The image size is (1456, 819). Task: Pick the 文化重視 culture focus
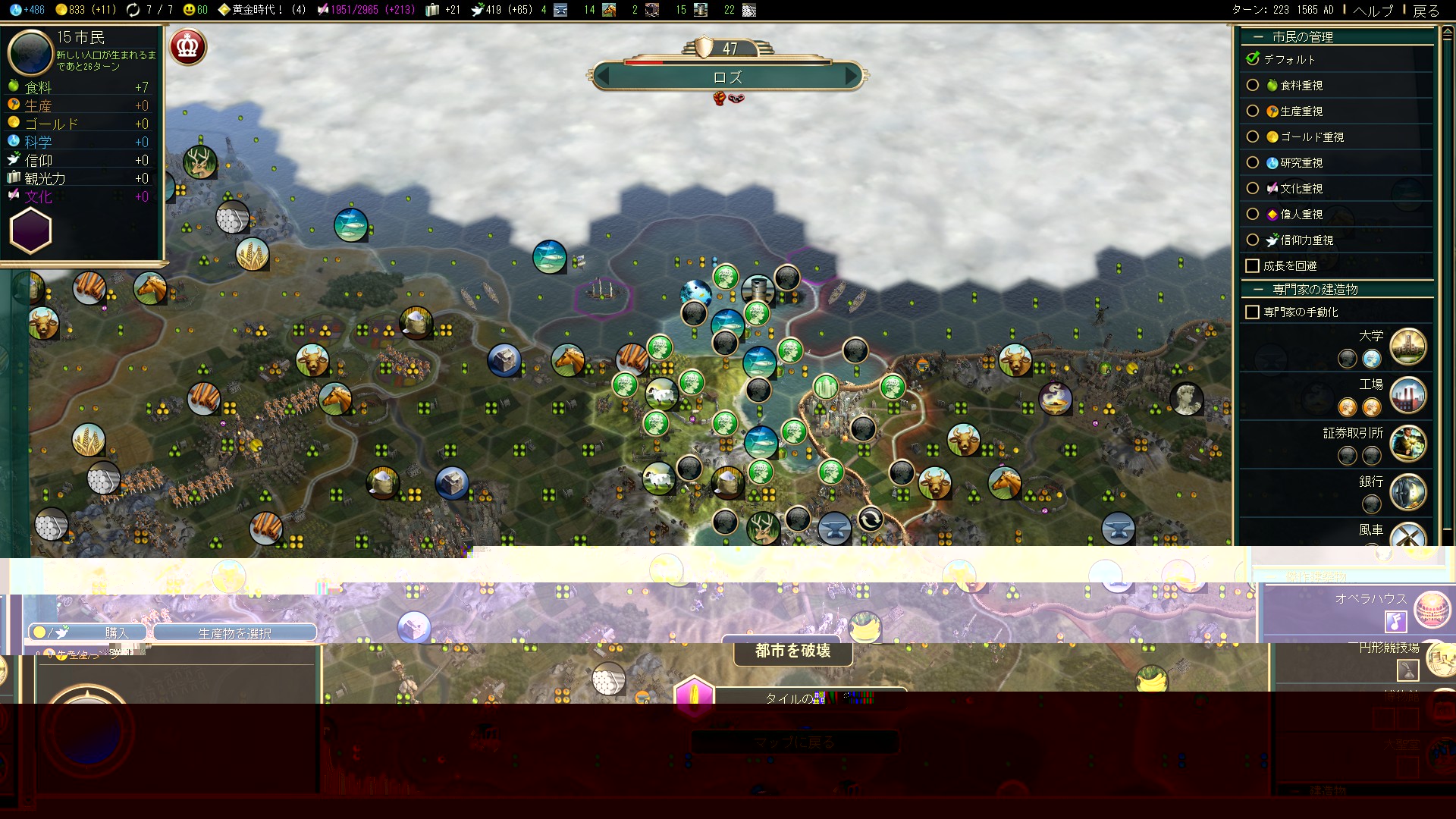coord(1253,189)
